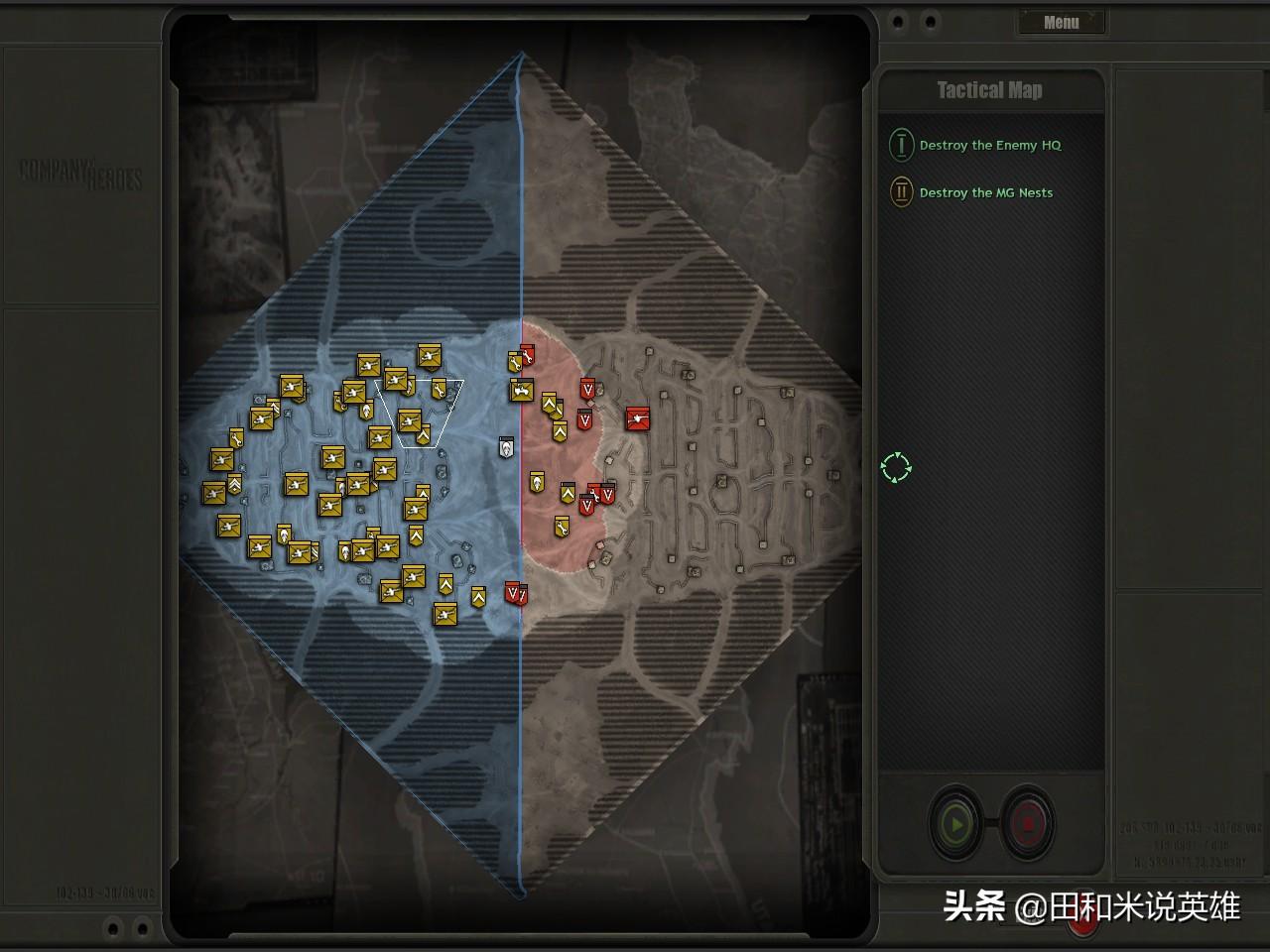Select the Destroy the MG Nests objective
Image resolution: width=1270 pixels, height=952 pixels.
point(985,192)
